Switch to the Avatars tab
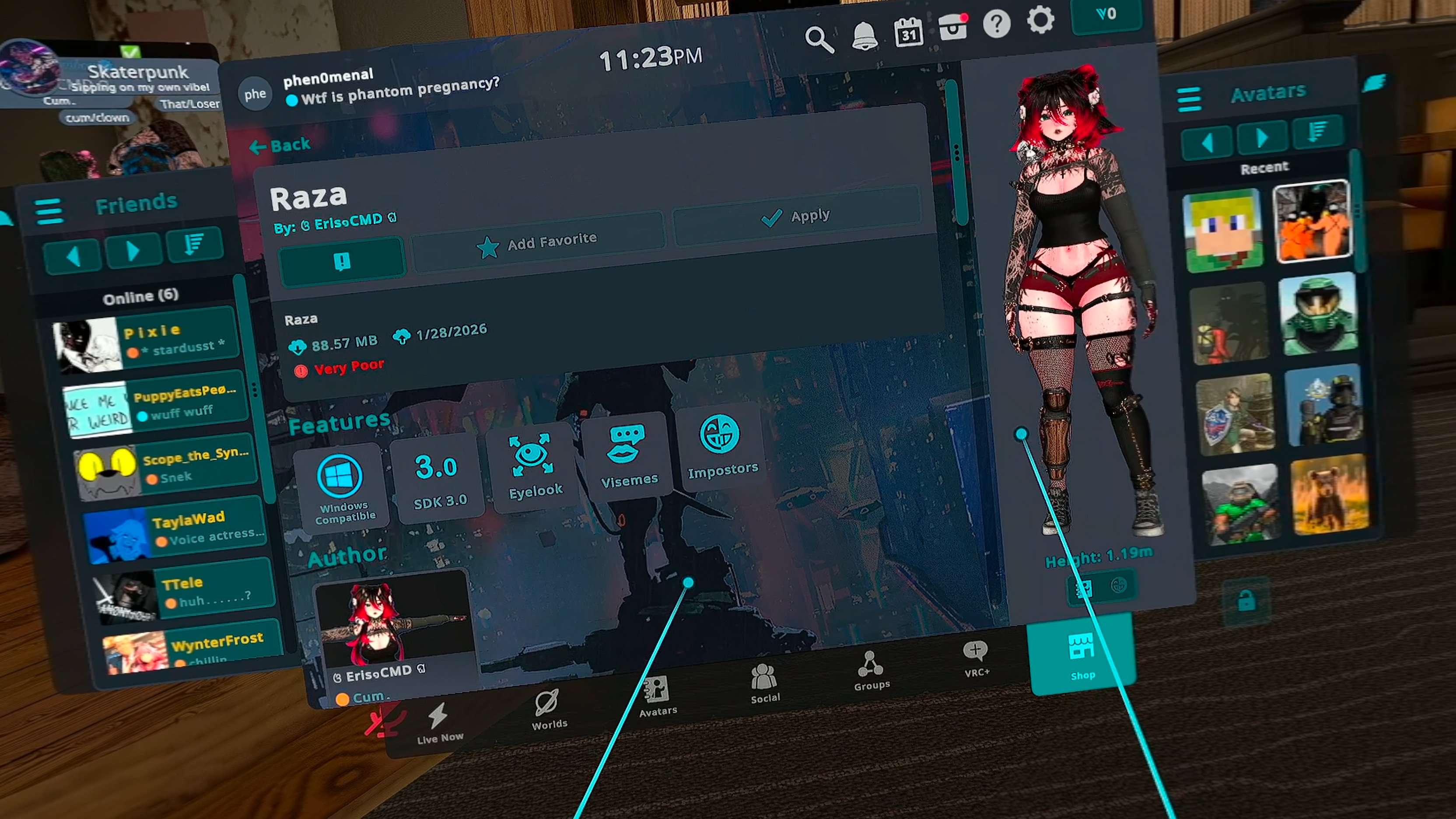 tap(658, 696)
